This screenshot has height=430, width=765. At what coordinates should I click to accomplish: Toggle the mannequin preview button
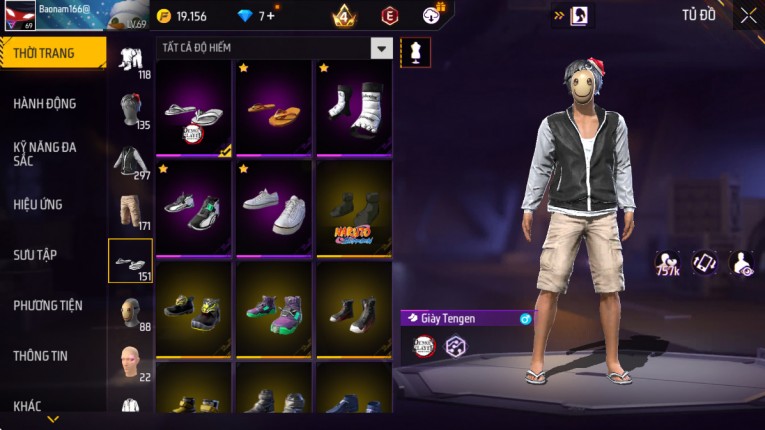(x=415, y=53)
